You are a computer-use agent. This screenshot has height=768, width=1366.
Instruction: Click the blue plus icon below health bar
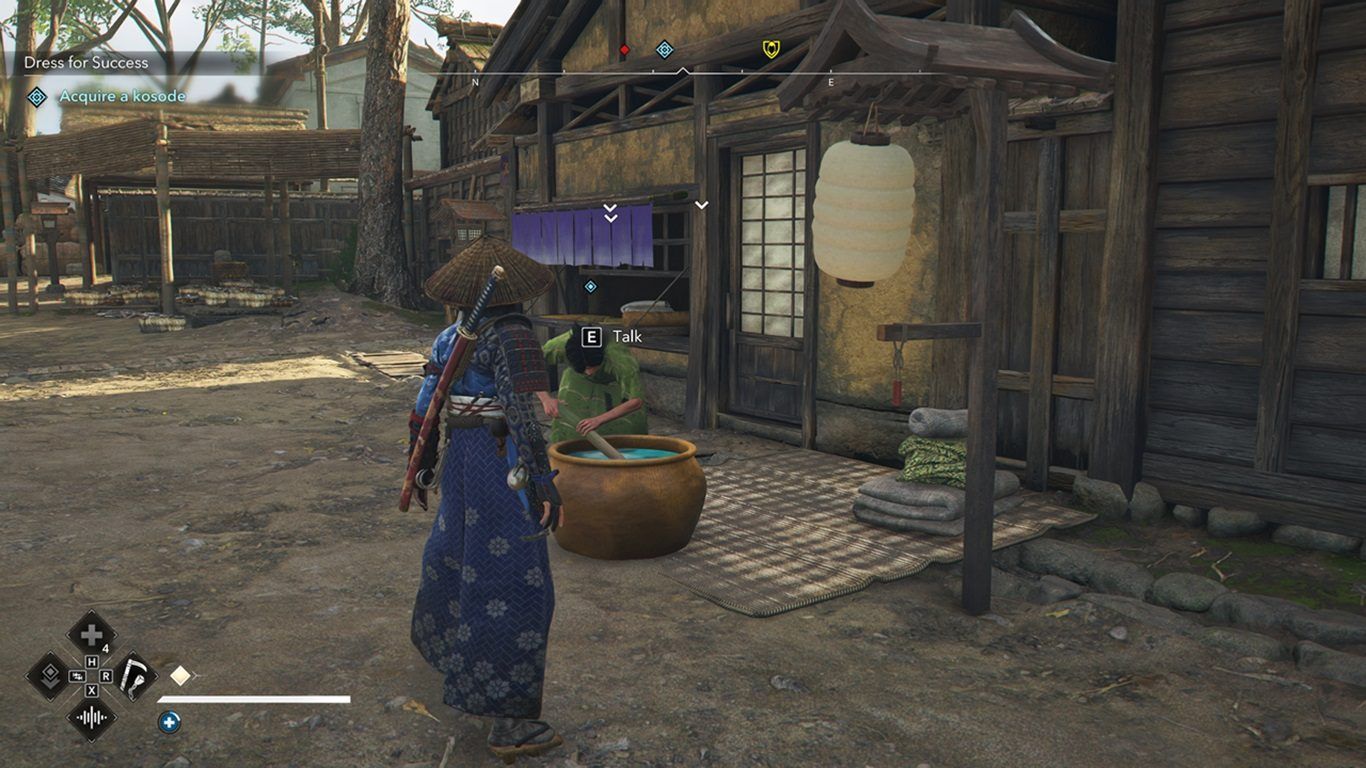169,721
